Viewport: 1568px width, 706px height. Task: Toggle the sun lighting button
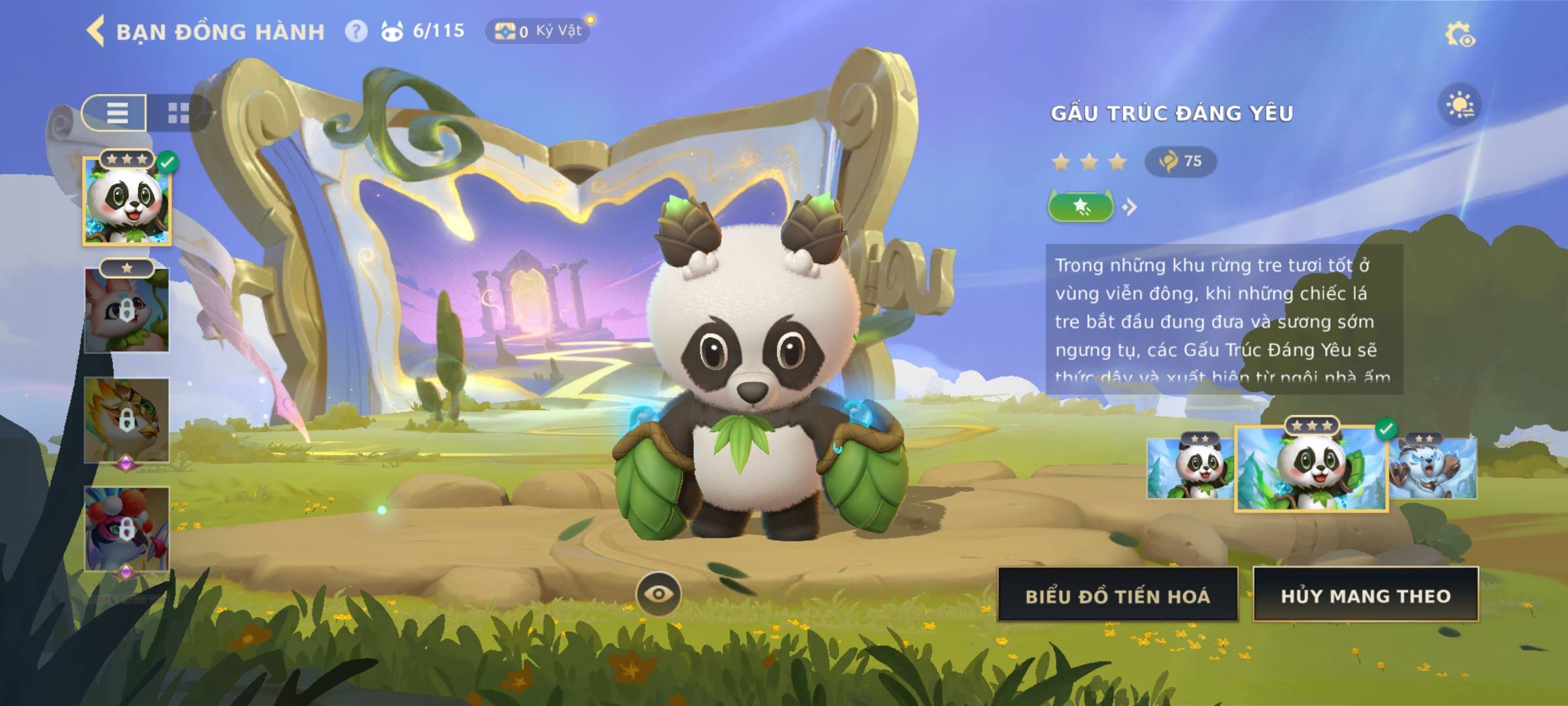[1460, 105]
